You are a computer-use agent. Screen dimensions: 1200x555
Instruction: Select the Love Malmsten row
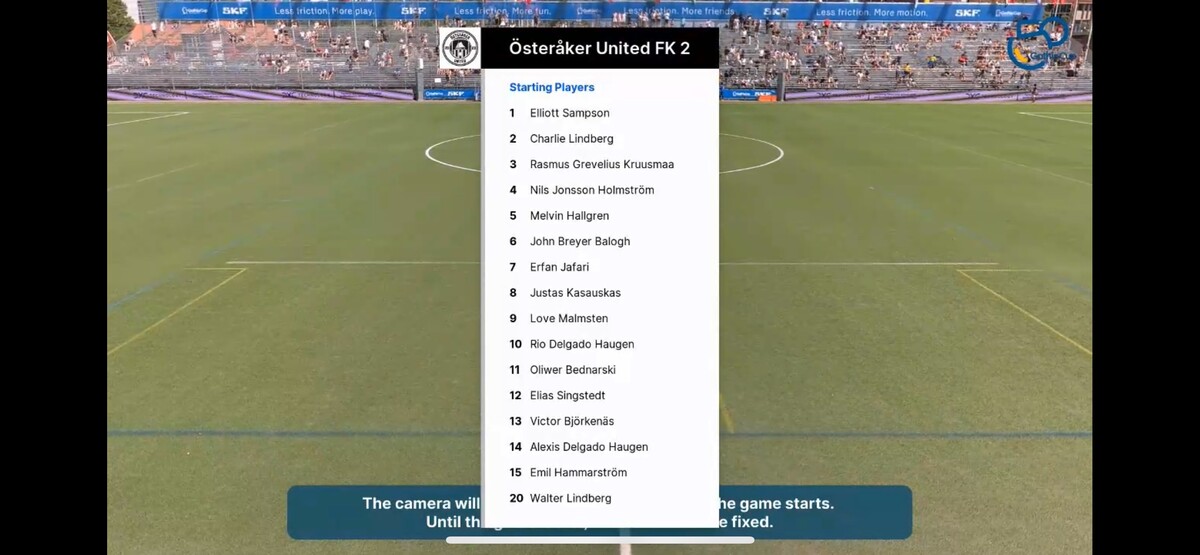click(x=568, y=319)
